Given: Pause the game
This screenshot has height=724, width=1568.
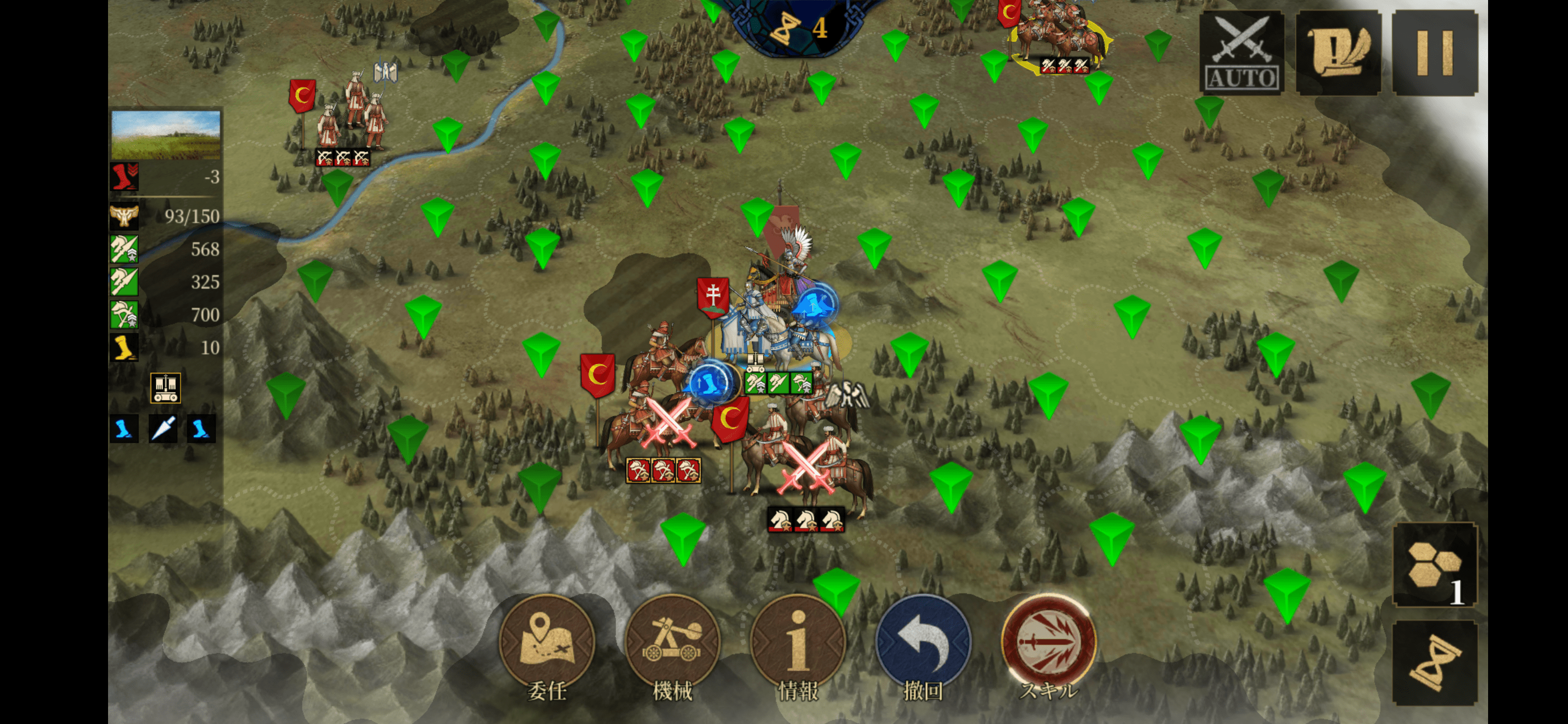Looking at the screenshot, I should (x=1435, y=54).
